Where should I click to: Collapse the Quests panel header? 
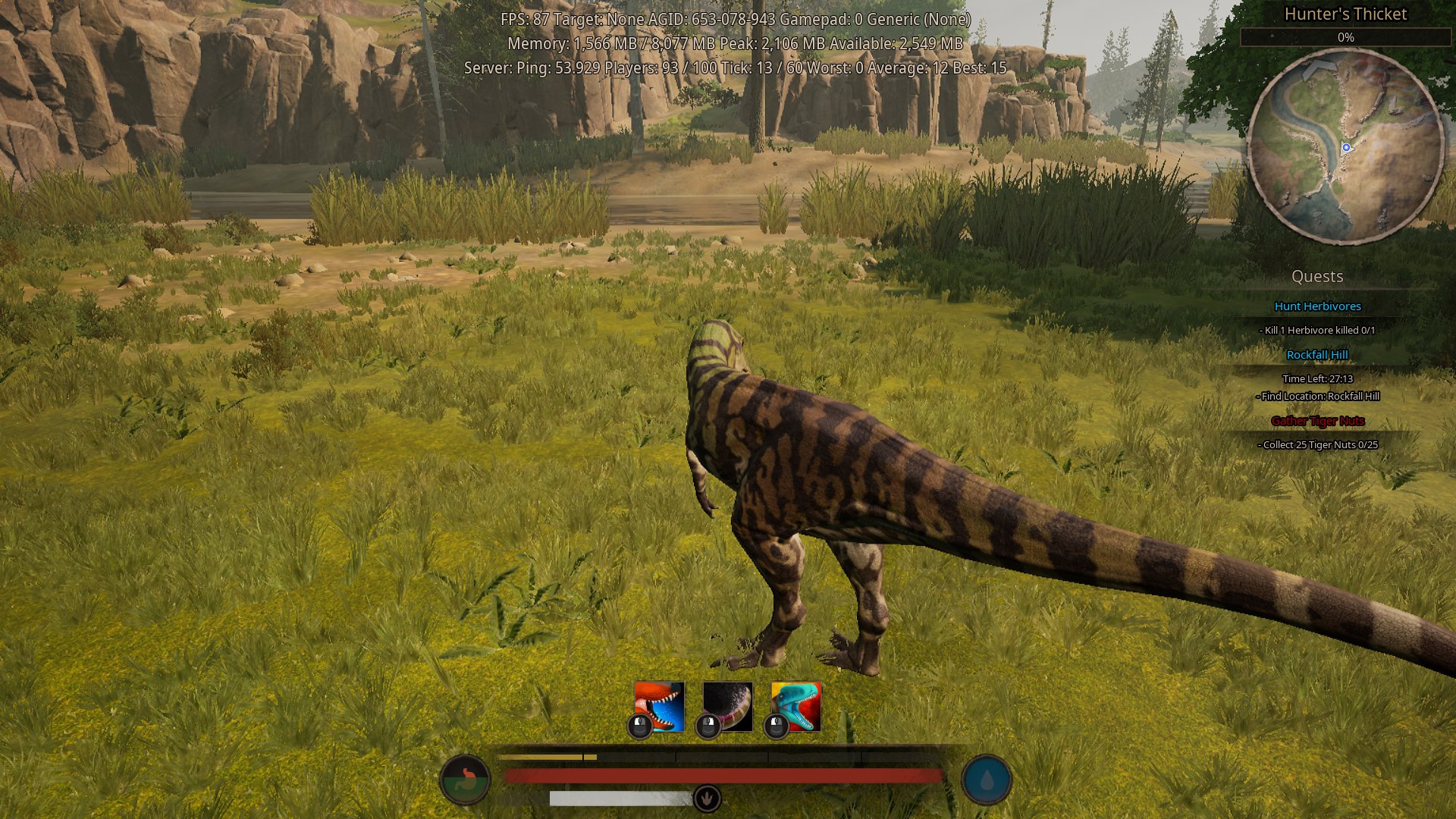pos(1318,277)
